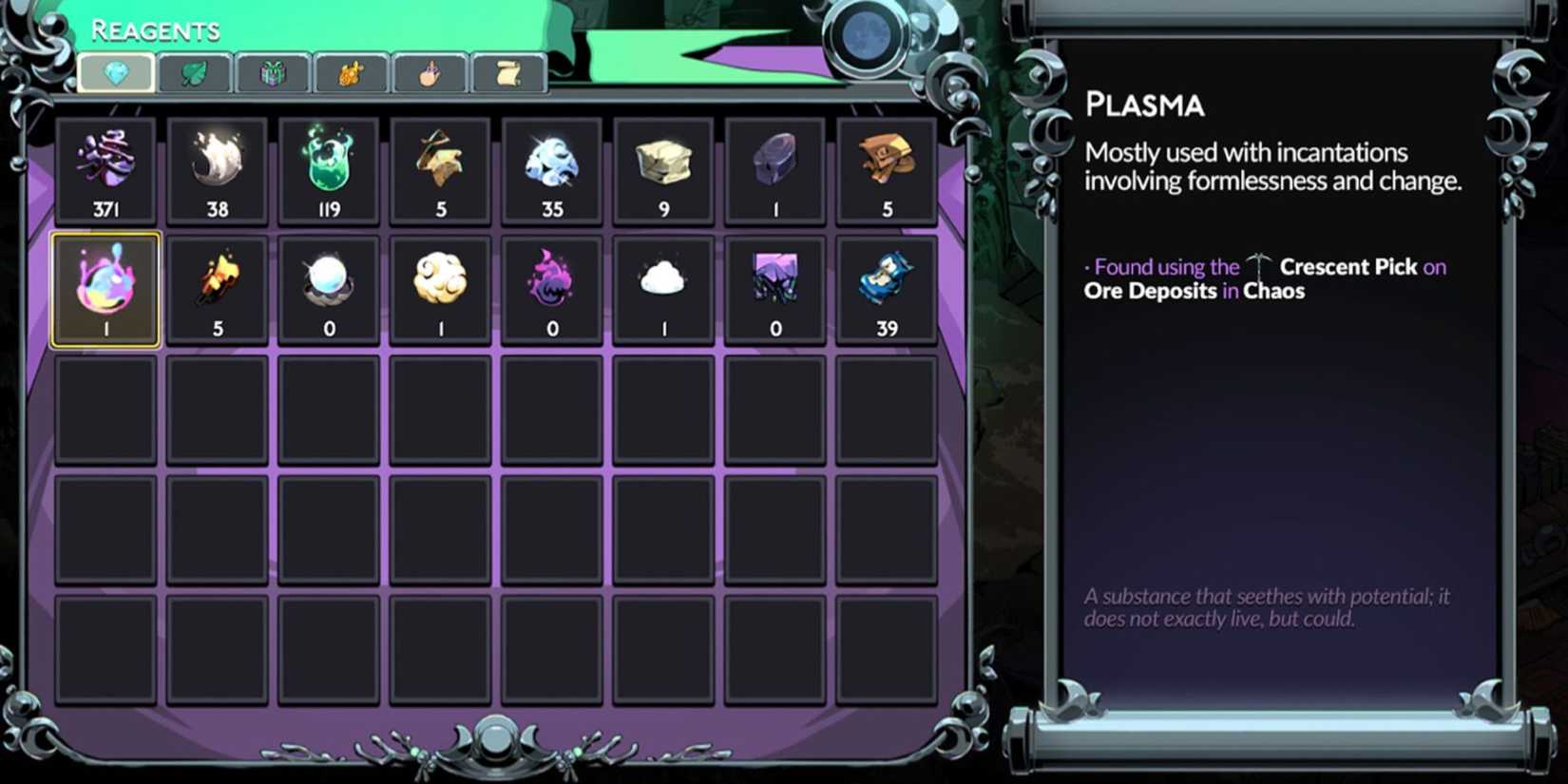Click the Crescent Pick pickaxe icon
This screenshot has height=784, width=1568.
point(1261,264)
